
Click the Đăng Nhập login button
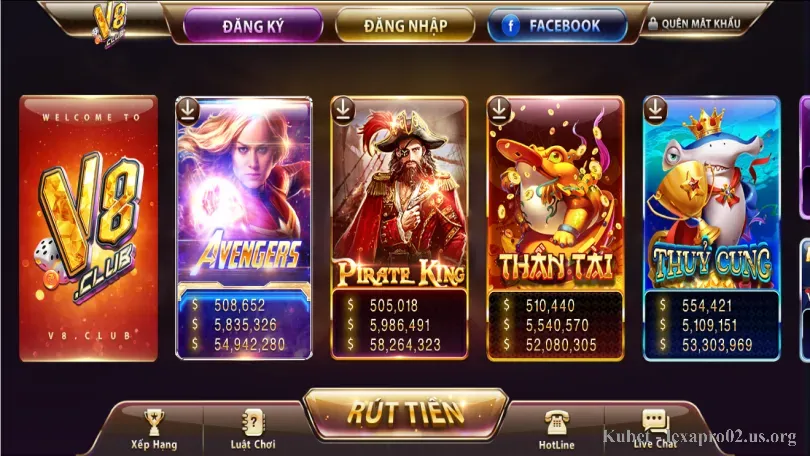coord(405,25)
